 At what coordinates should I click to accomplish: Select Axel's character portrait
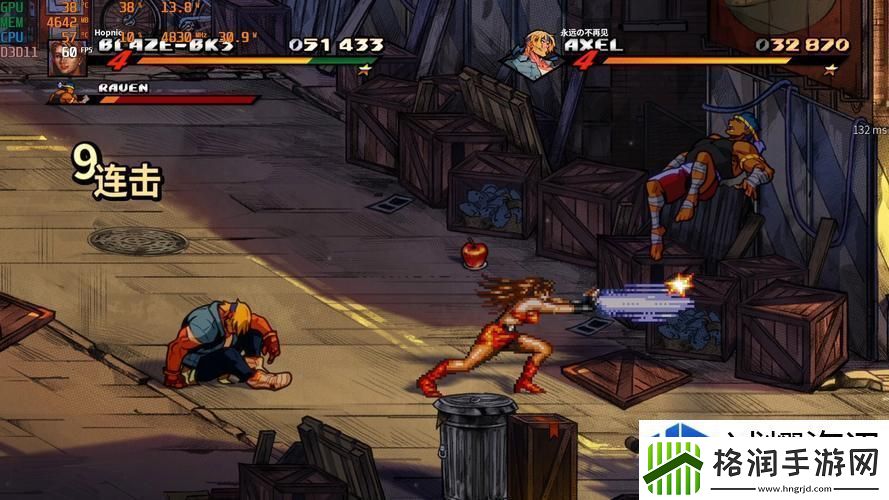[535, 55]
